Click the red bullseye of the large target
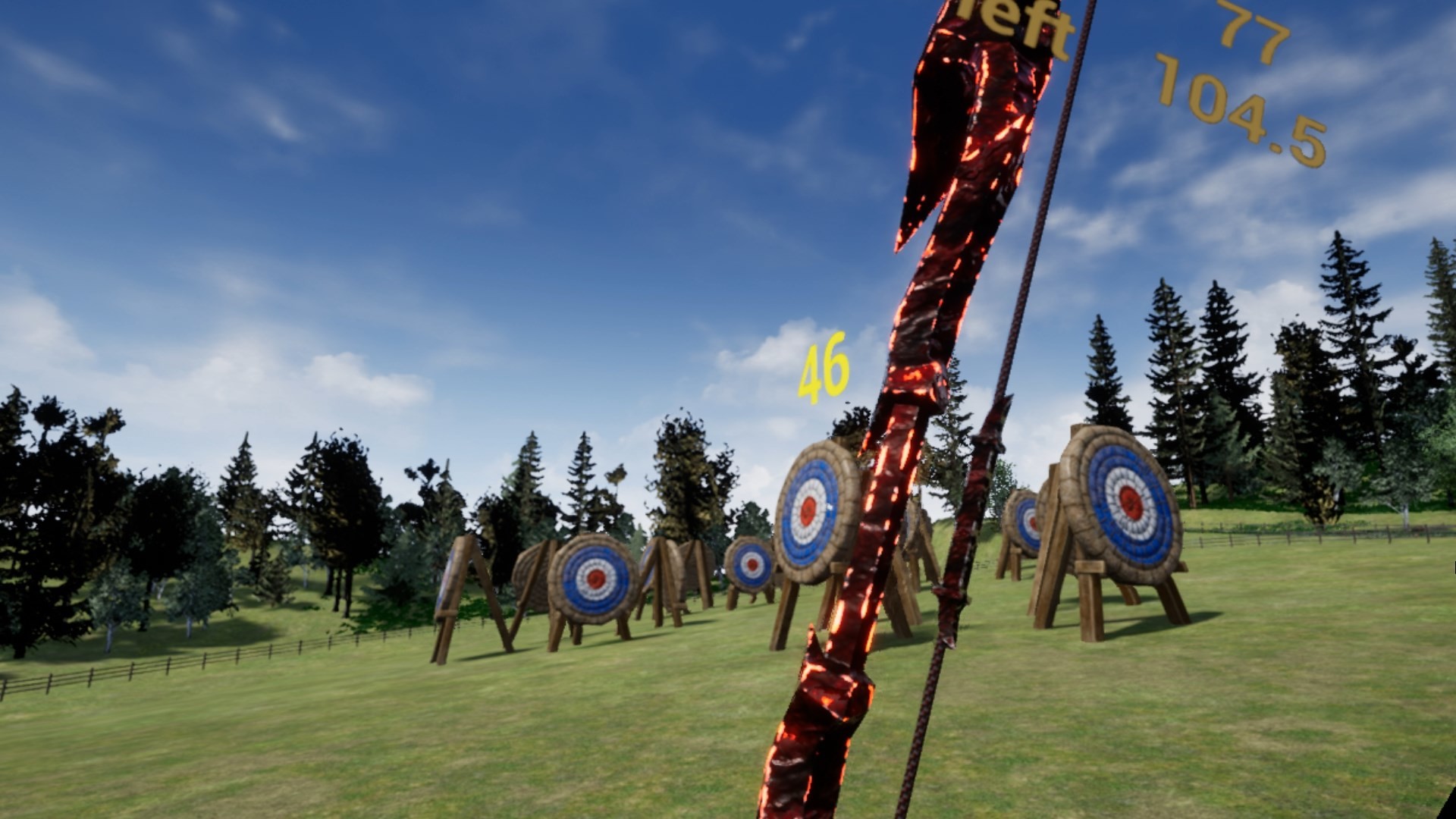Screen dimensions: 1456x819 (x=807, y=511)
